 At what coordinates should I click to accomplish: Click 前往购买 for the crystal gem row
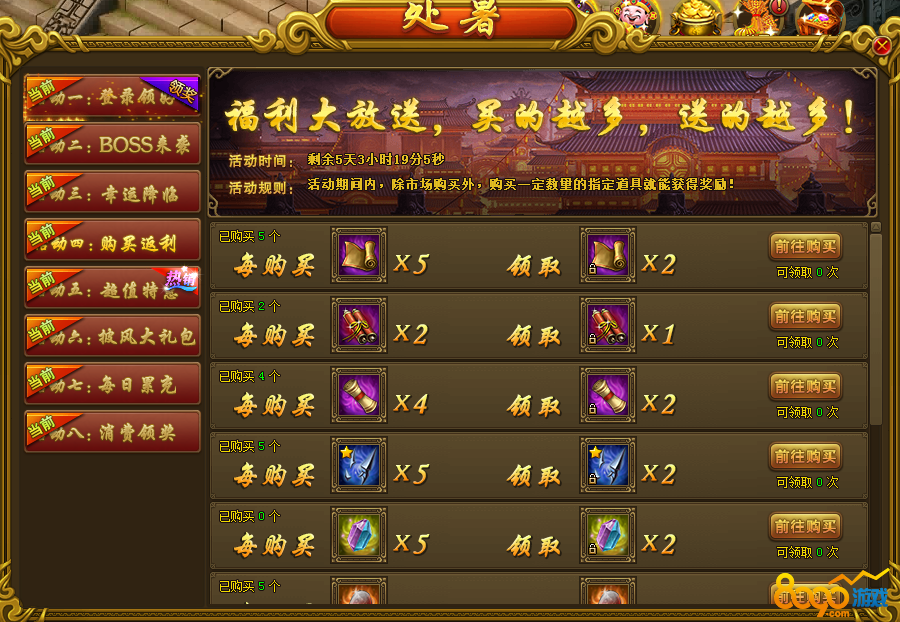tap(805, 526)
